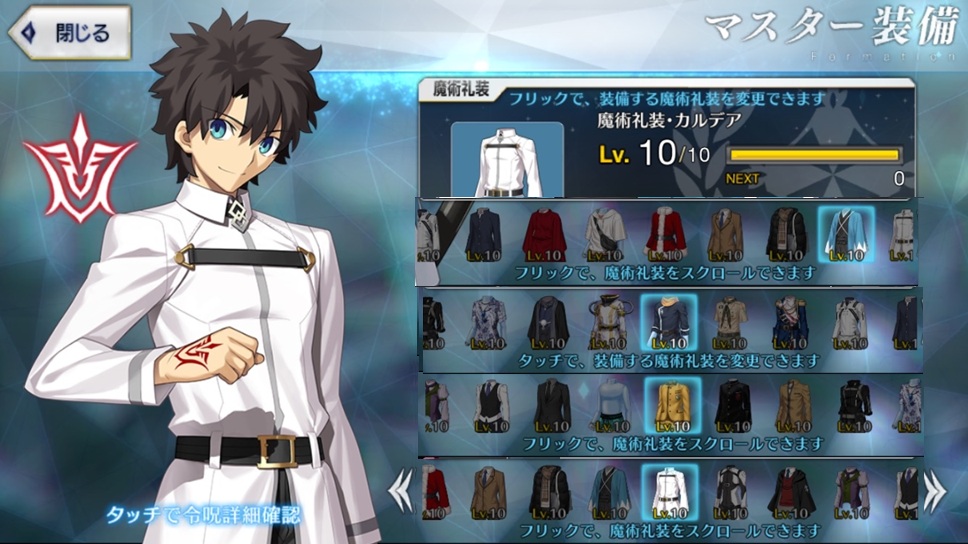This screenshot has height=544, width=968.
Task: Choose the black suit with white harness straps
Action: [731, 491]
